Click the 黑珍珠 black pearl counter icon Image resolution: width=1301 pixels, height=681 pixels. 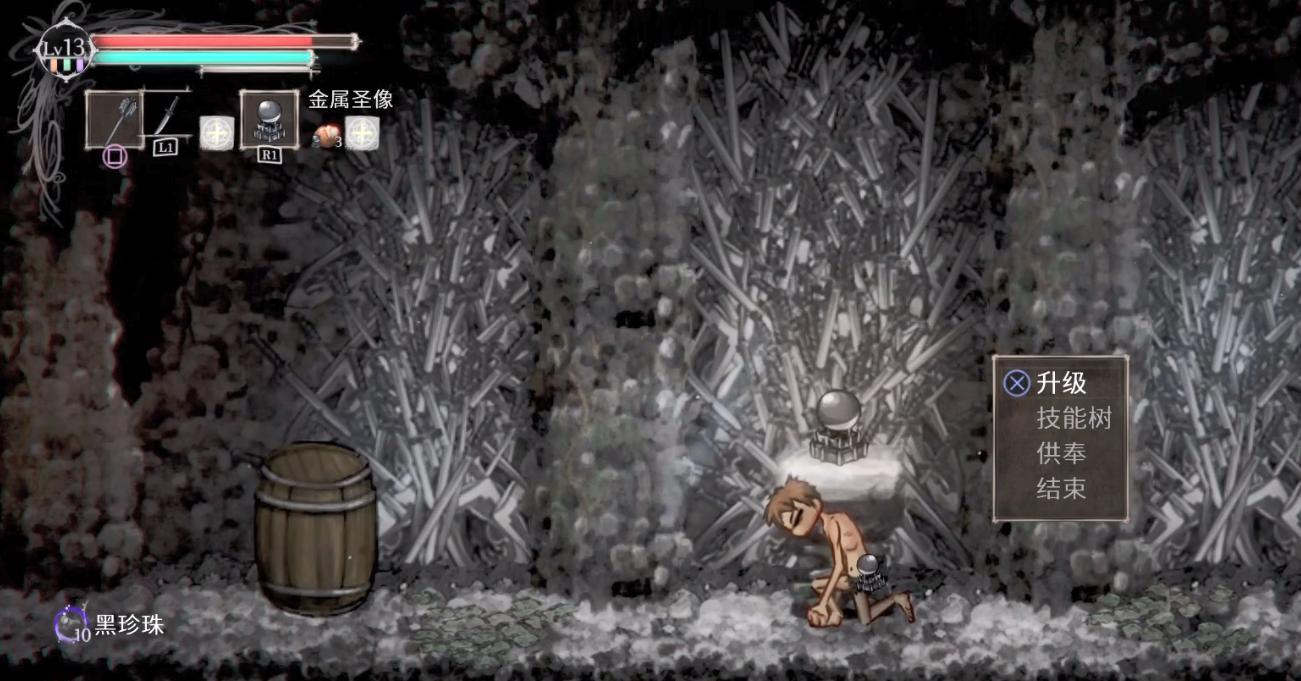[x=71, y=626]
